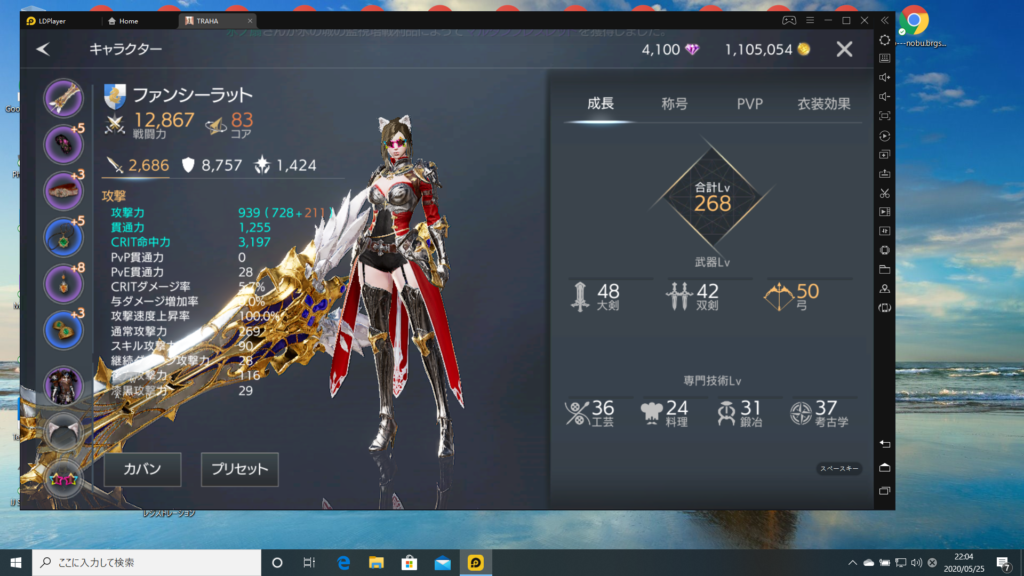Open the カバン bag button
Viewport: 1024px width, 576px height.
pos(142,469)
